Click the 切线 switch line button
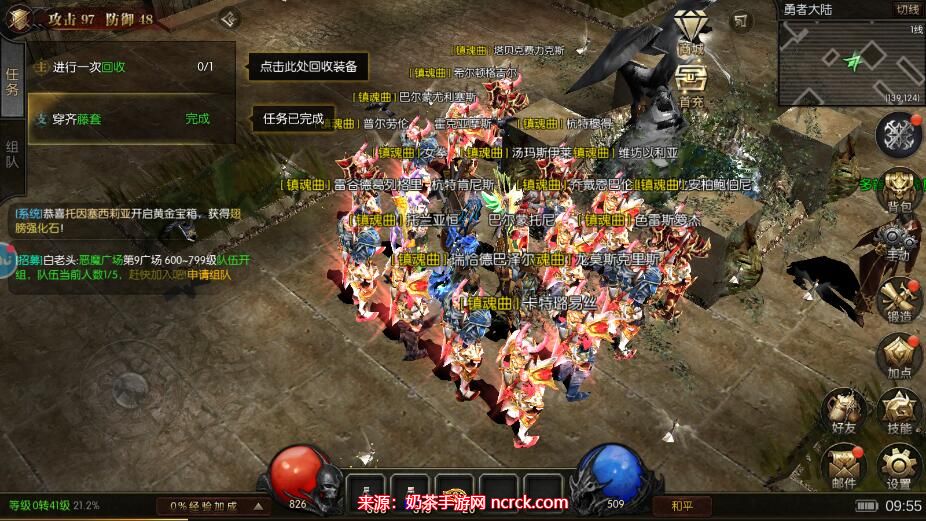Viewport: 926px width, 521px height. (906, 9)
